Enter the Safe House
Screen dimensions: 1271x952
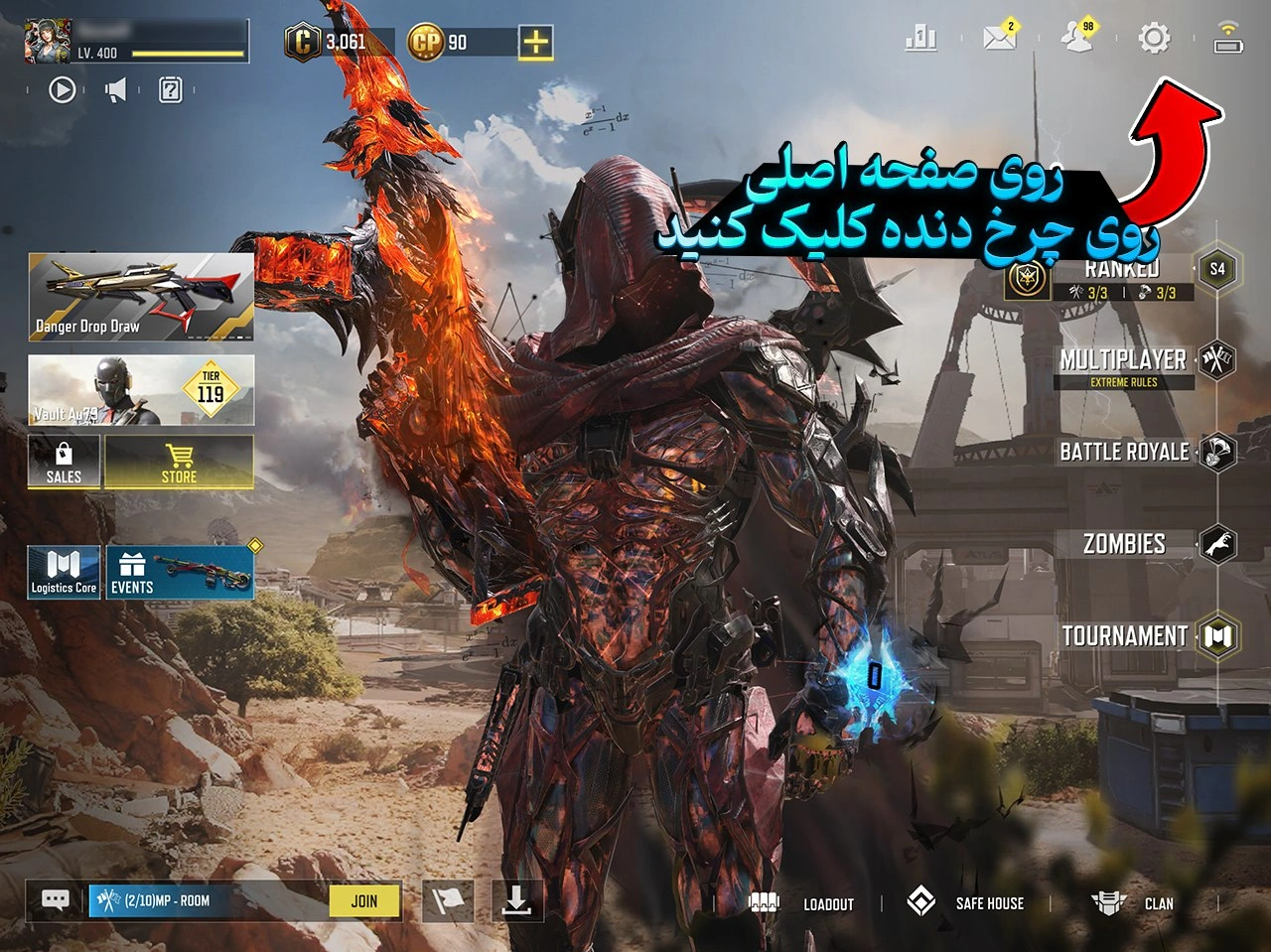click(988, 902)
